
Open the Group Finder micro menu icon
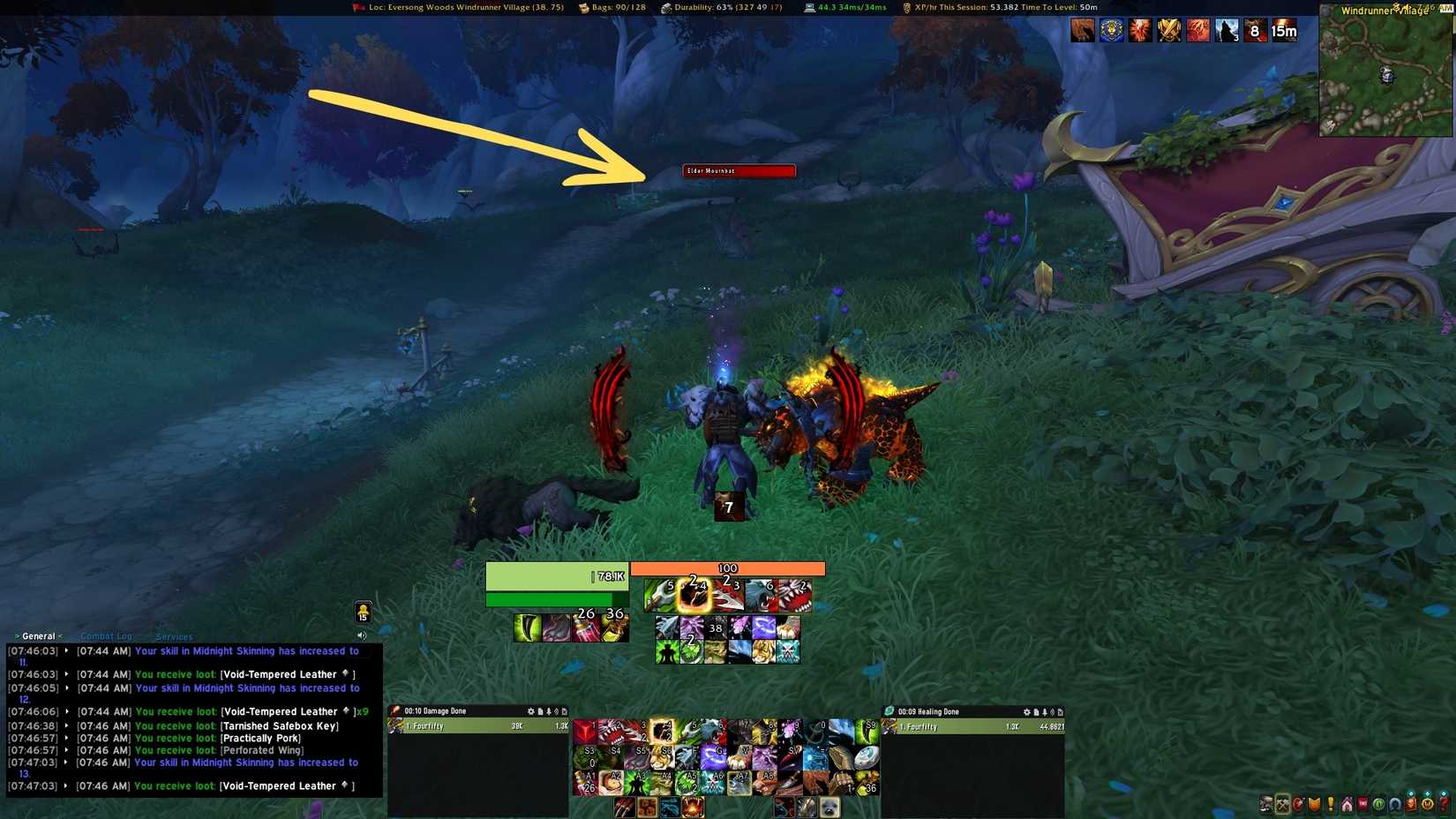1394,803
